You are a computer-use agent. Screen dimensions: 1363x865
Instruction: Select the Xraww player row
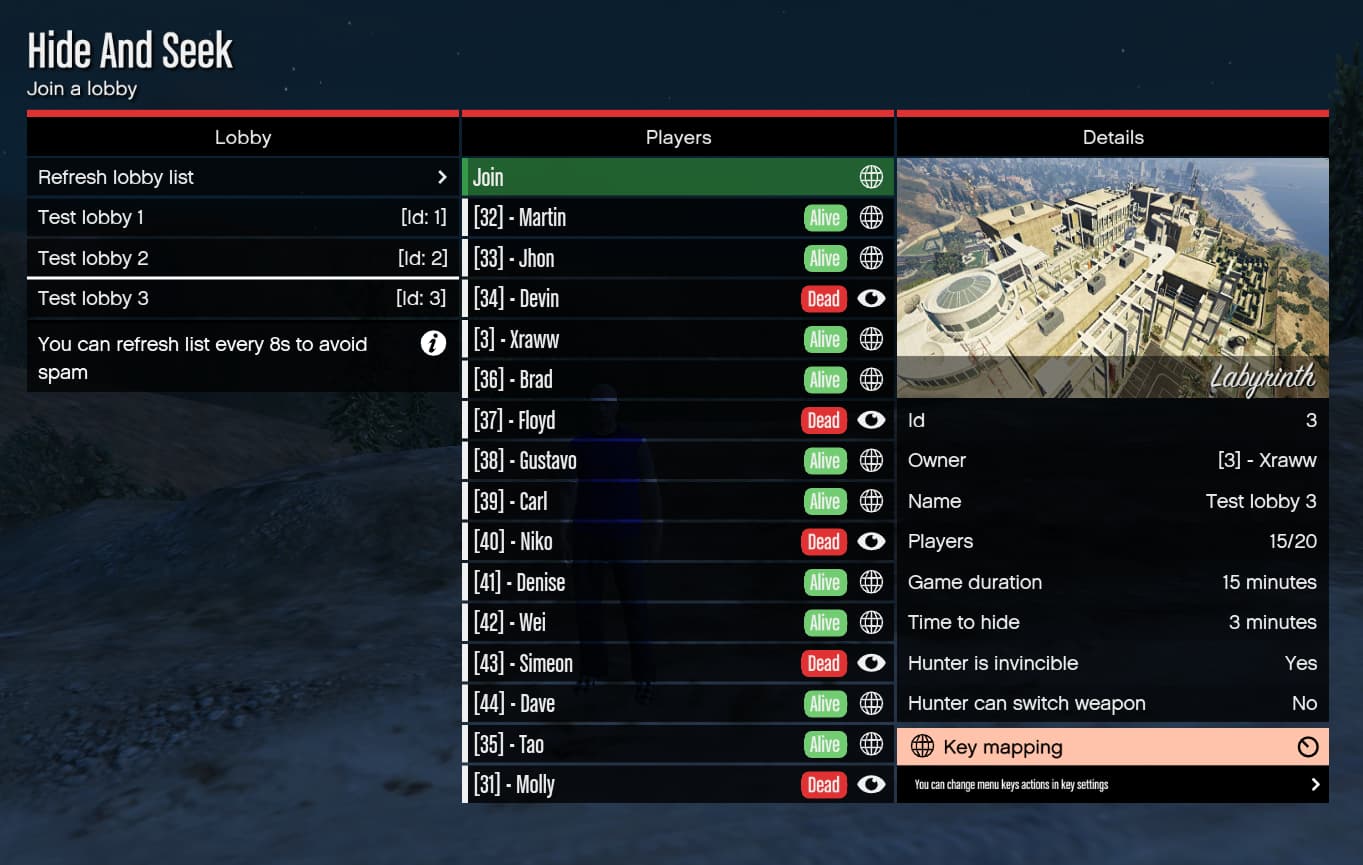tap(630, 339)
